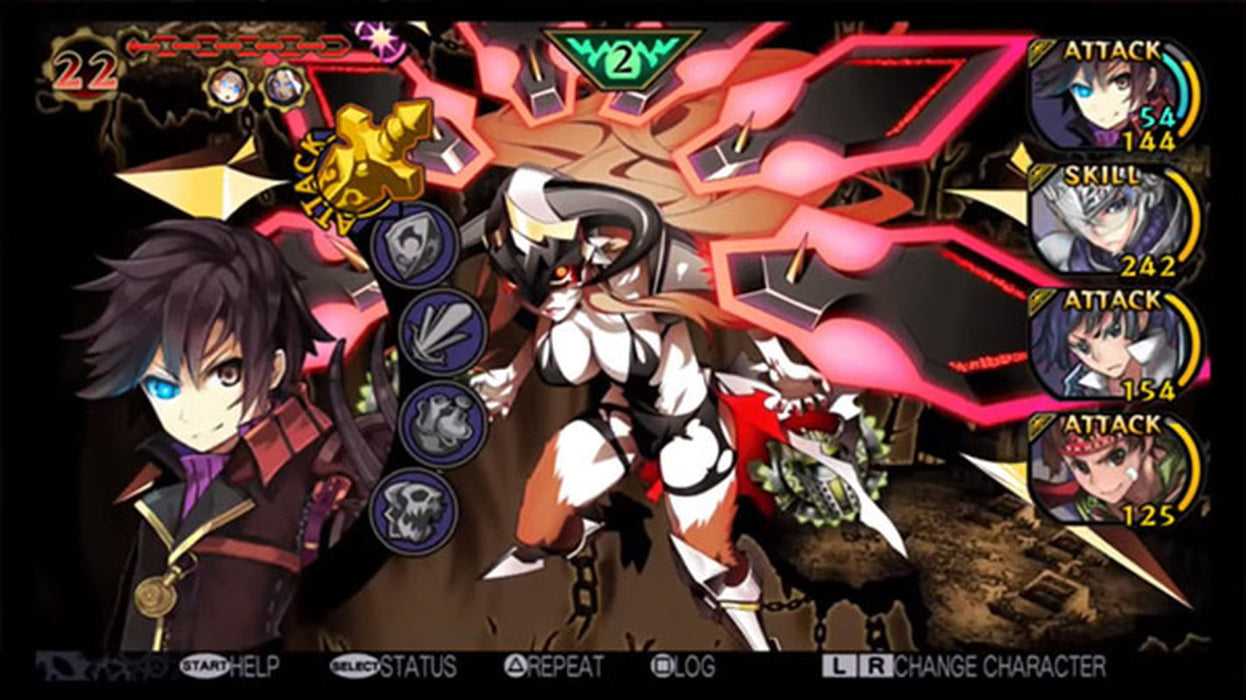
Task: Open the battle Log
Action: (x=683, y=666)
